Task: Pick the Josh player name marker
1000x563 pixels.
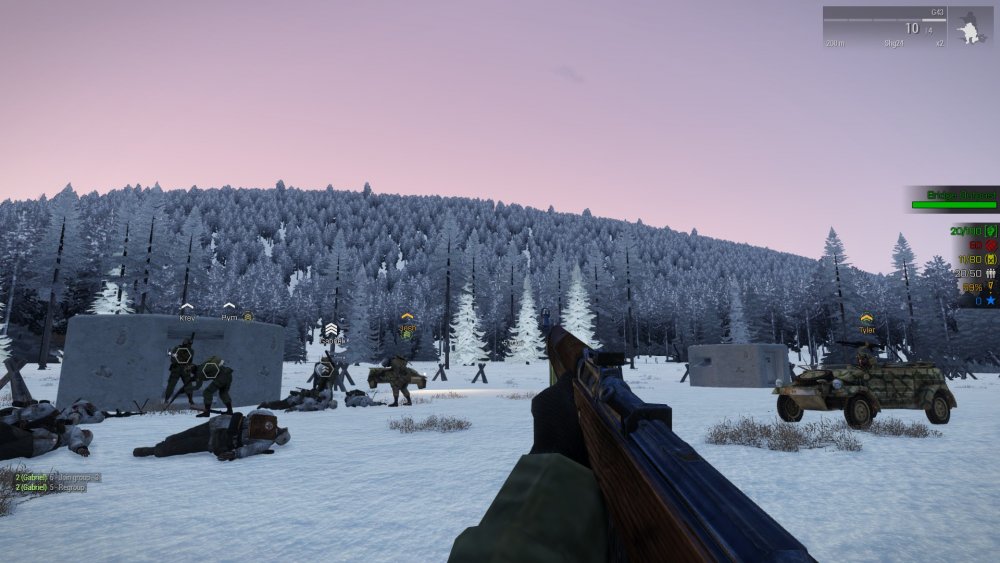Action: 407,323
